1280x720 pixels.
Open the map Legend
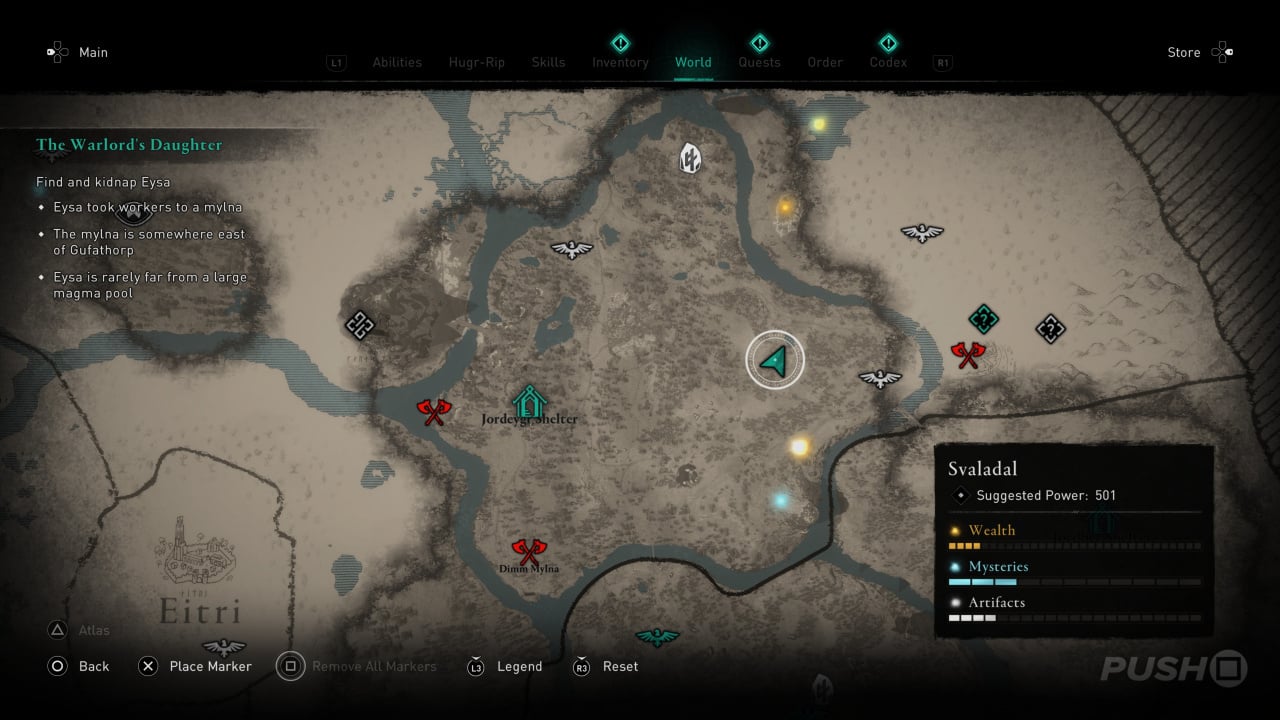tap(519, 666)
